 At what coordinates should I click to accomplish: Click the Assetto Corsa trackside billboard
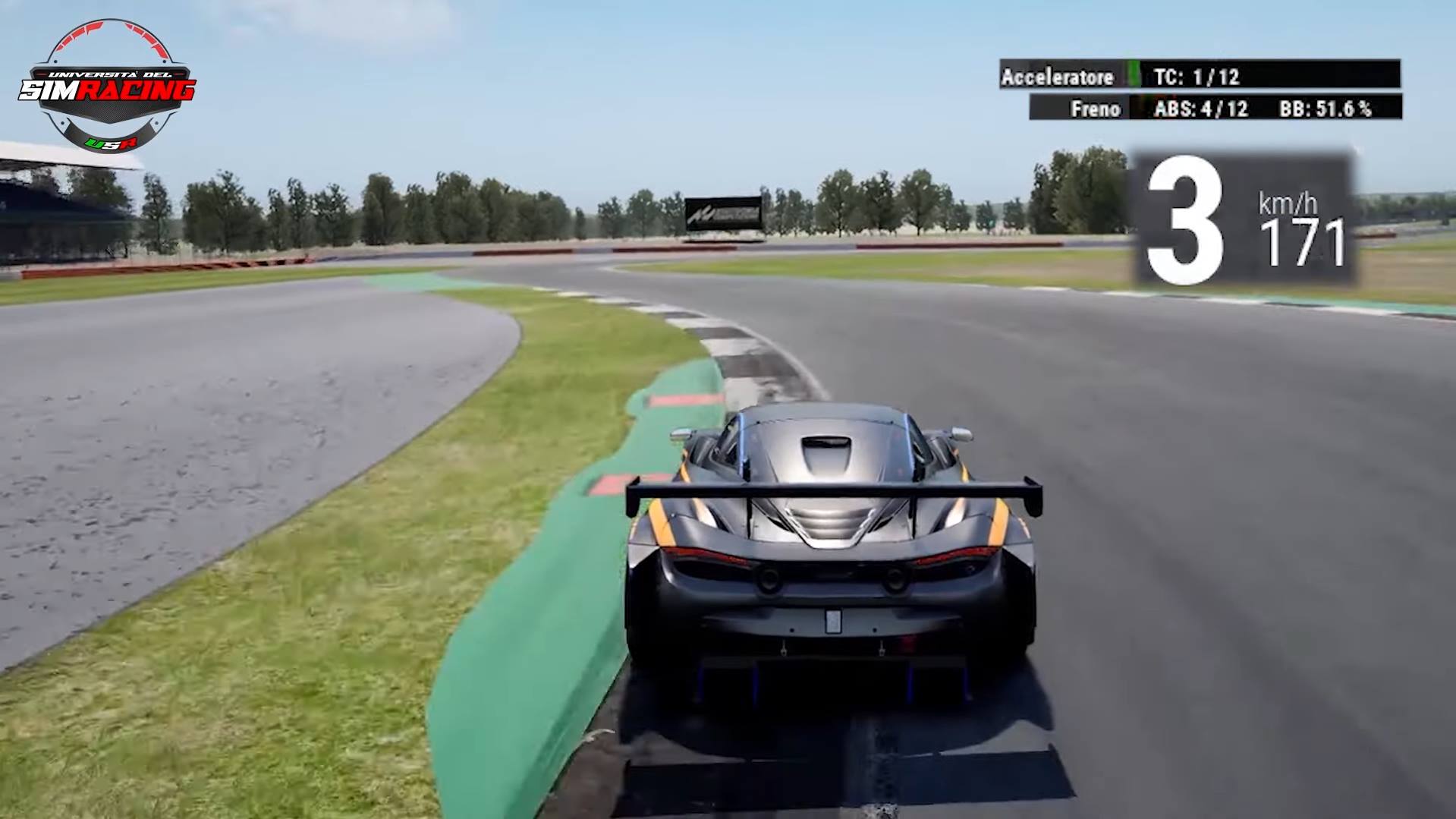(x=722, y=214)
